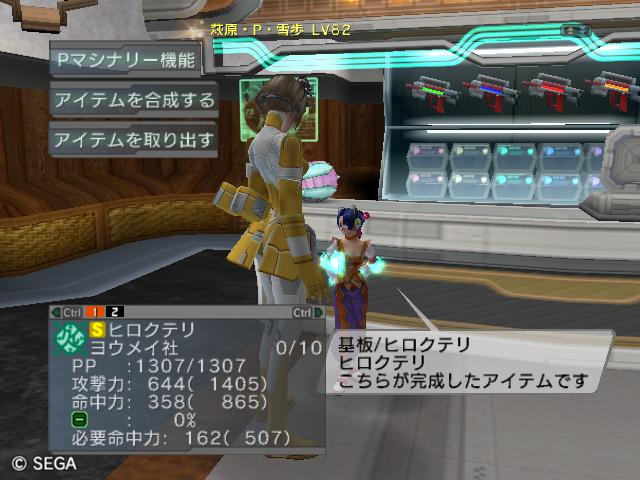Switch to page tab 2 of item panel
640x480 pixels.
click(117, 312)
